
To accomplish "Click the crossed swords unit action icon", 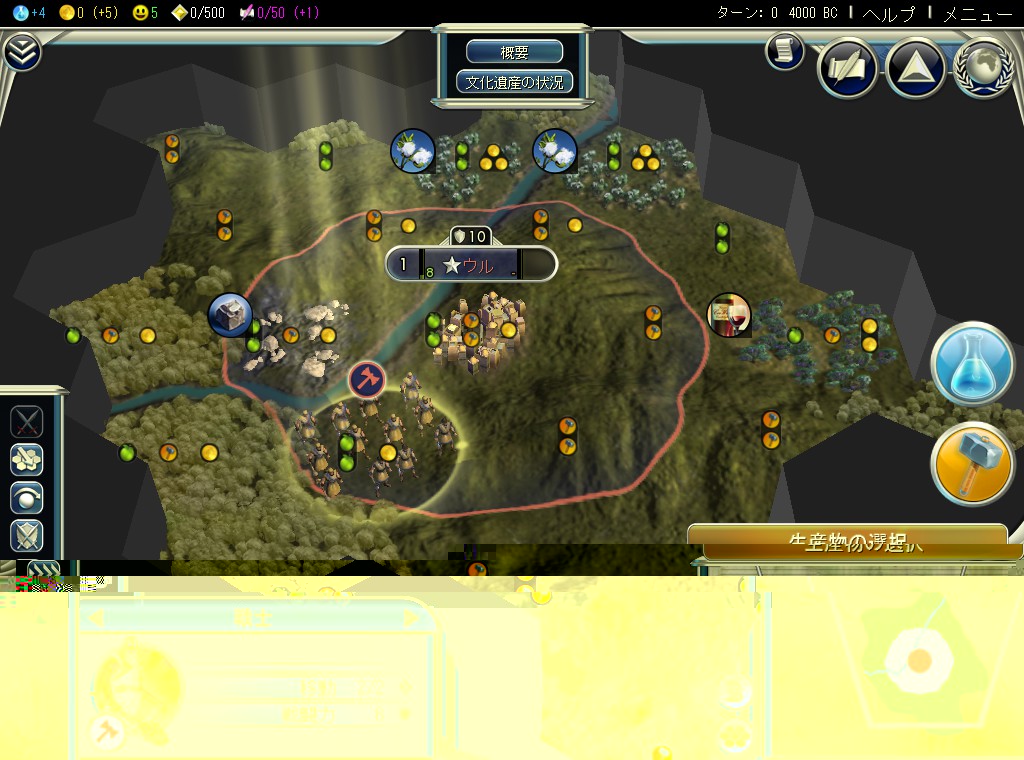I will tap(27, 422).
